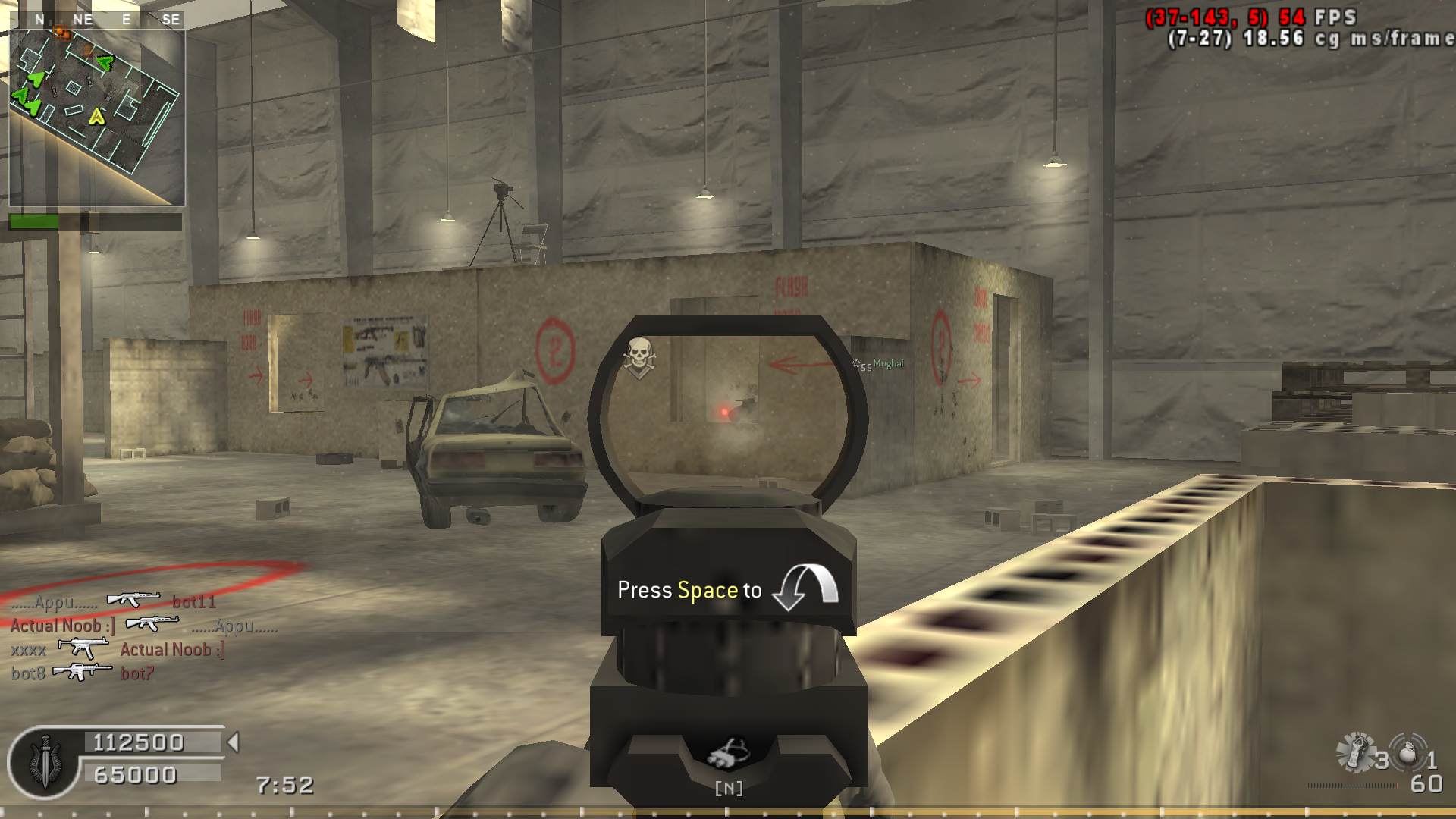Select the special grenade icon

[1356, 752]
